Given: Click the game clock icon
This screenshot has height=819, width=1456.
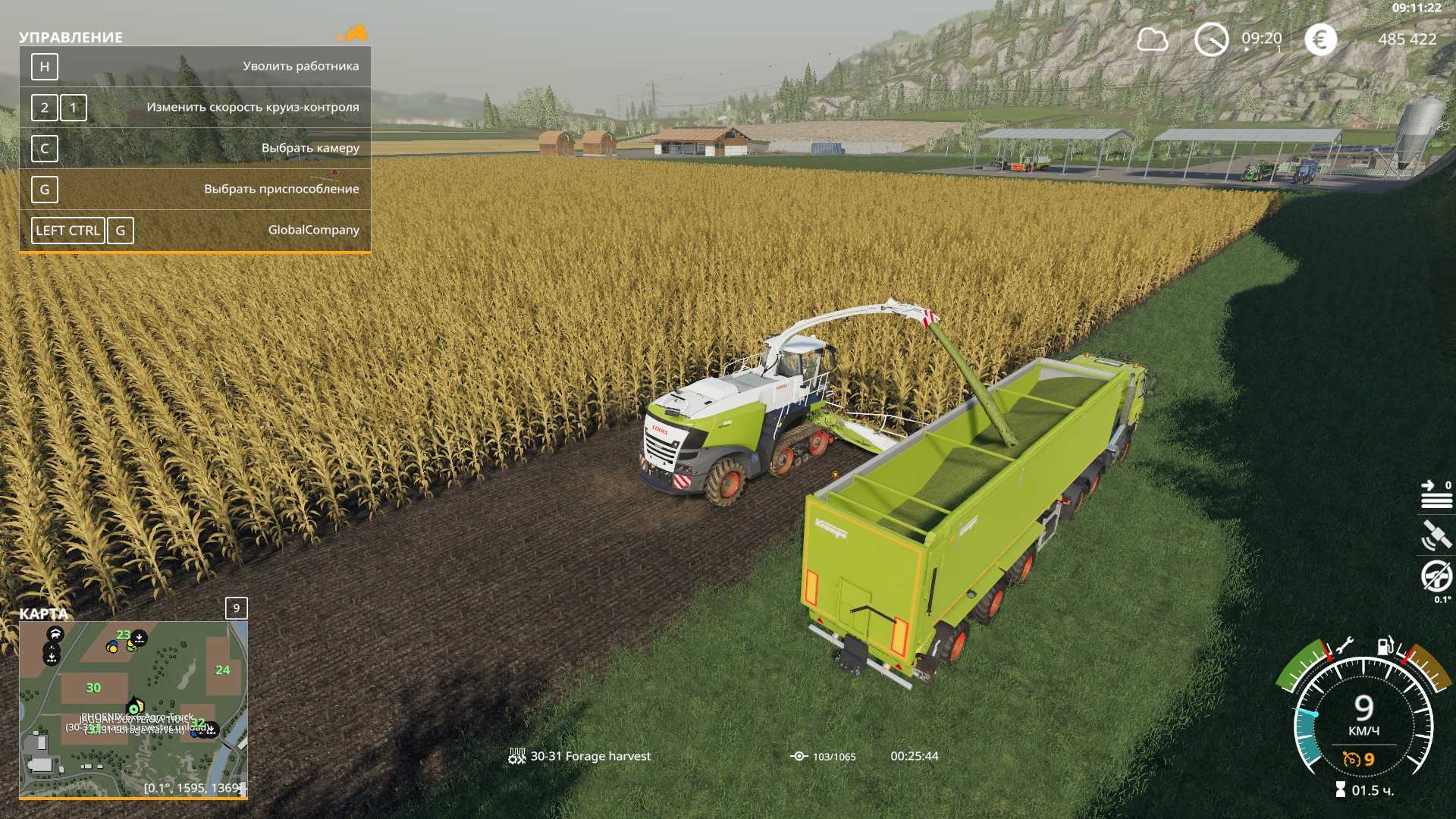Looking at the screenshot, I should (1211, 39).
